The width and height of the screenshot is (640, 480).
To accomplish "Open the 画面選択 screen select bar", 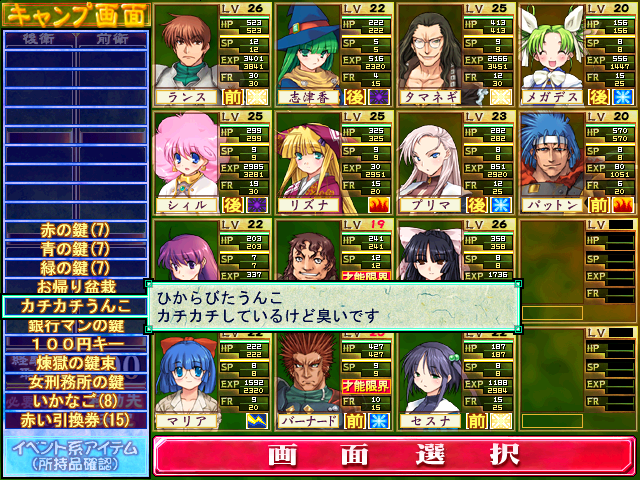I will pyautogui.click(x=394, y=455).
